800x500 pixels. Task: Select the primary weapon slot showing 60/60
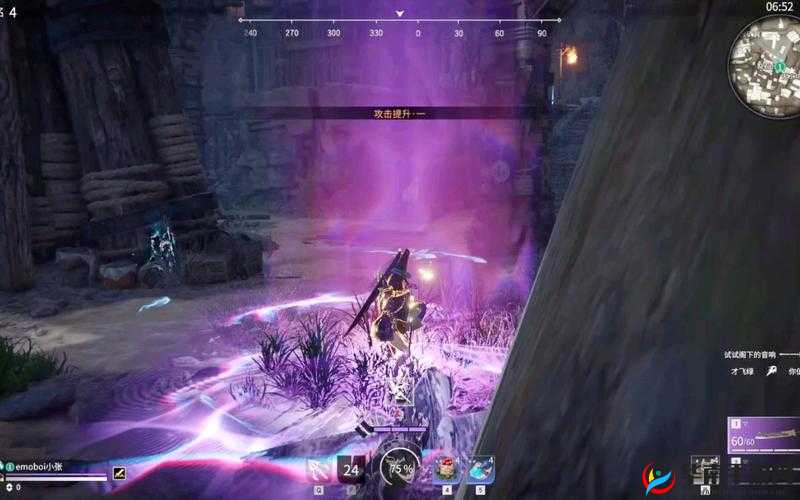764,436
